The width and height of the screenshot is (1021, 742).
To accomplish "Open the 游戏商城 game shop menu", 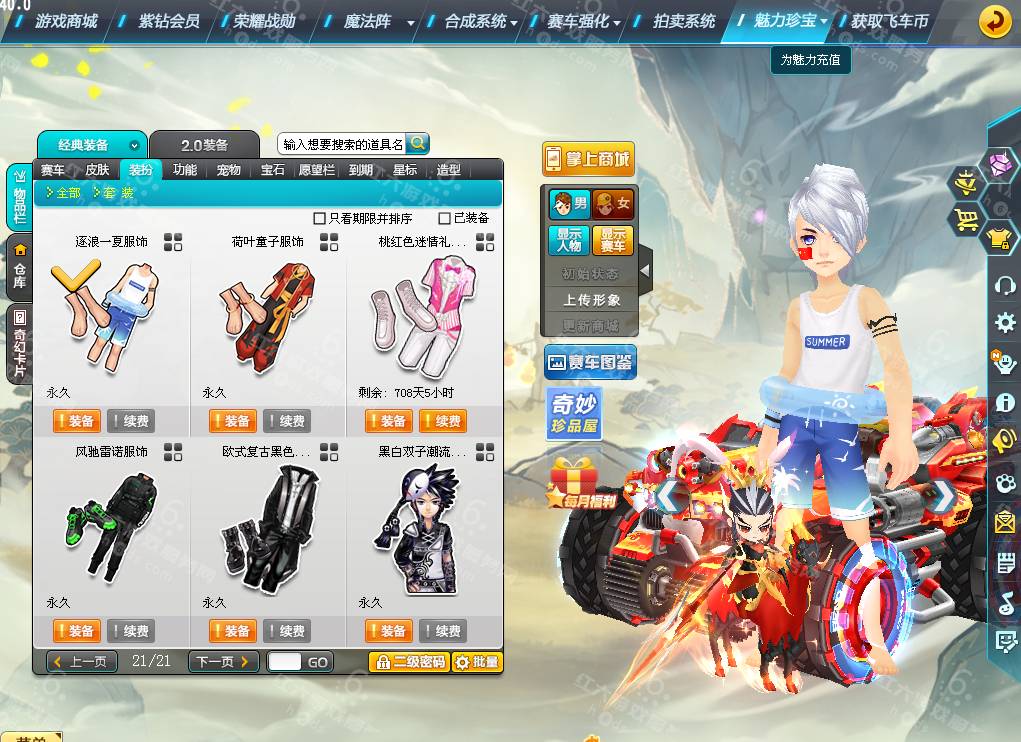I will point(66,20).
